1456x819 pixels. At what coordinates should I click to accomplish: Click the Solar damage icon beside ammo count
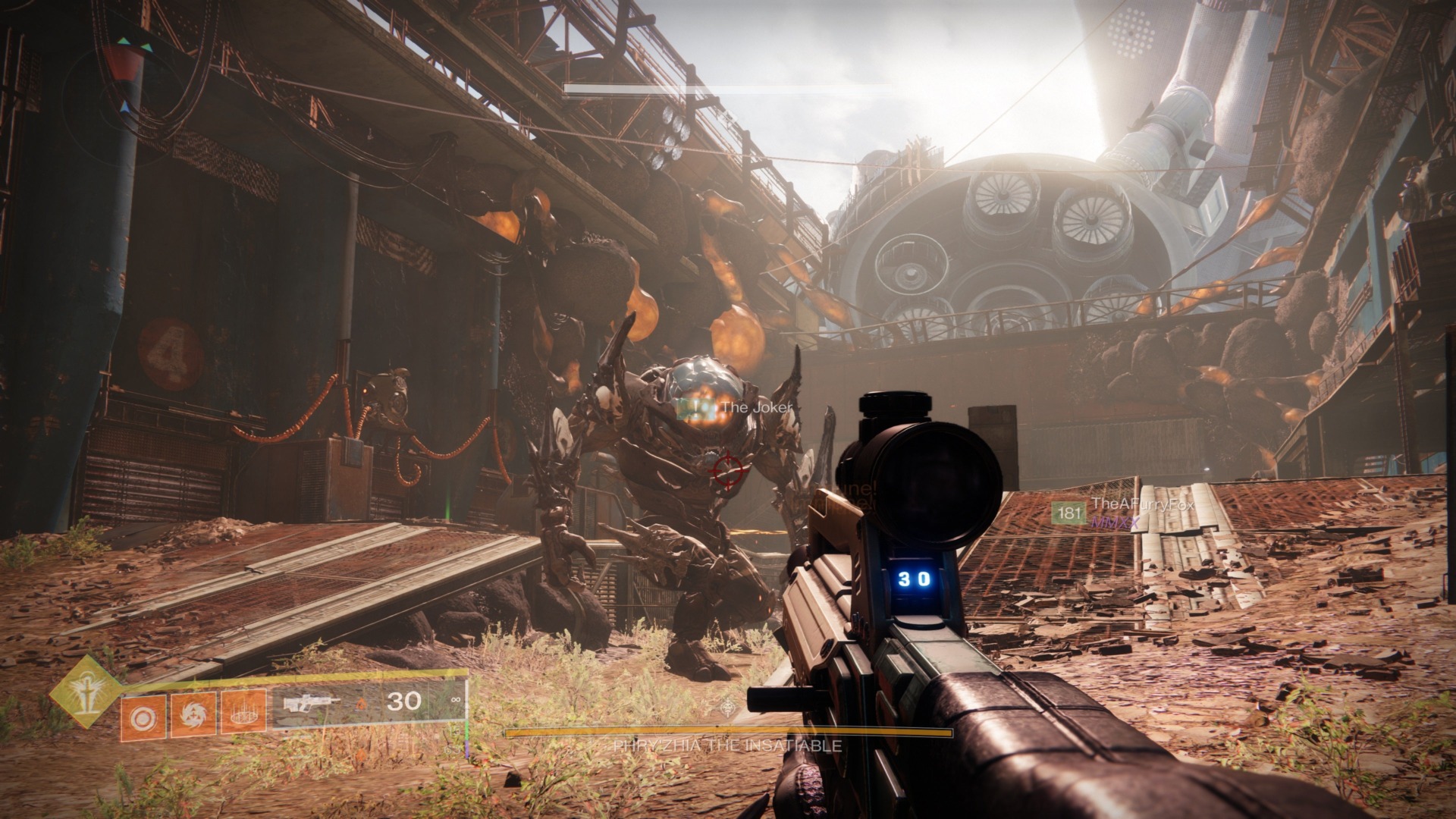click(x=362, y=703)
